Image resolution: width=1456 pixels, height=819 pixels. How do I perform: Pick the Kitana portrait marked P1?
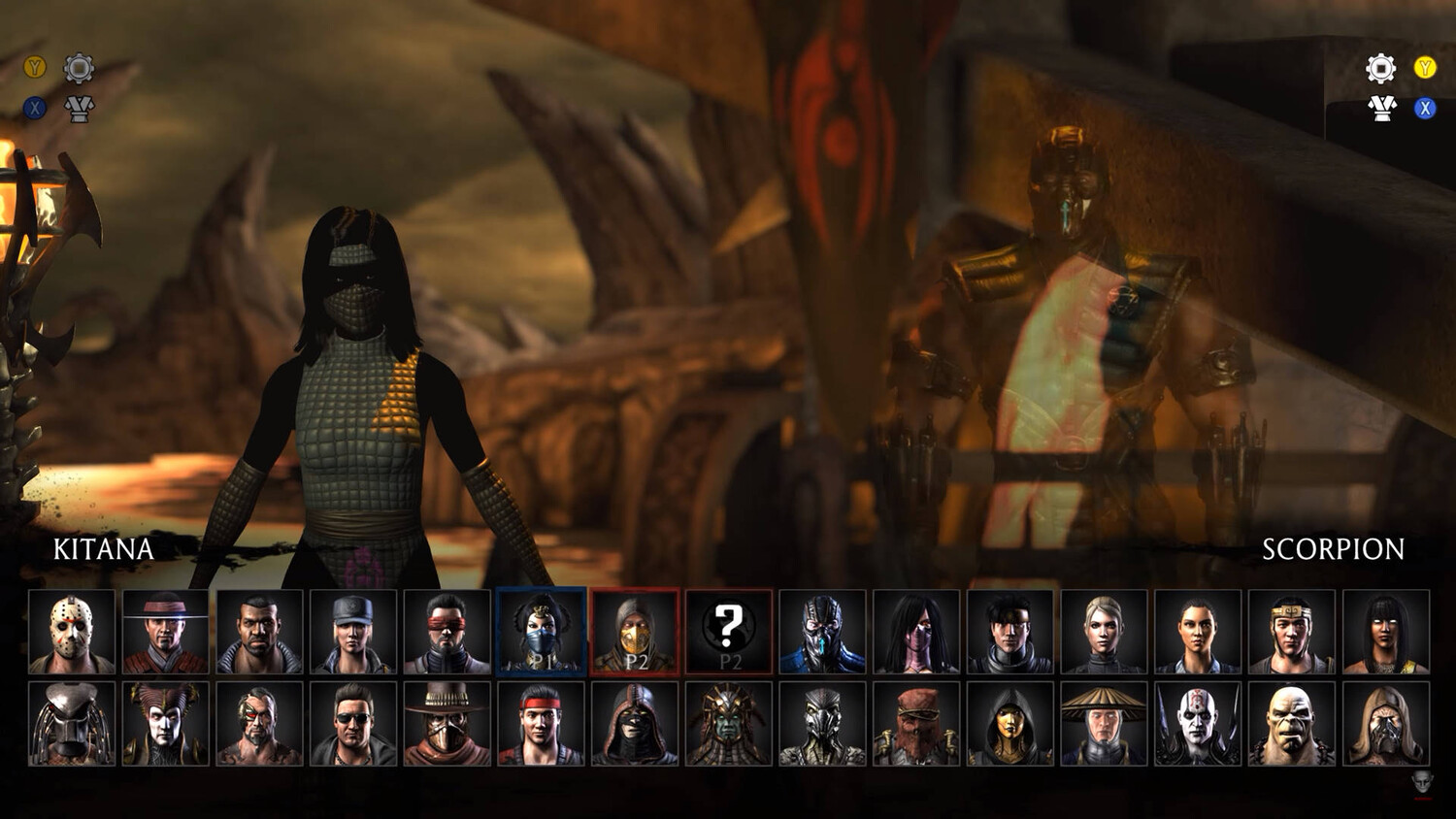click(x=542, y=632)
